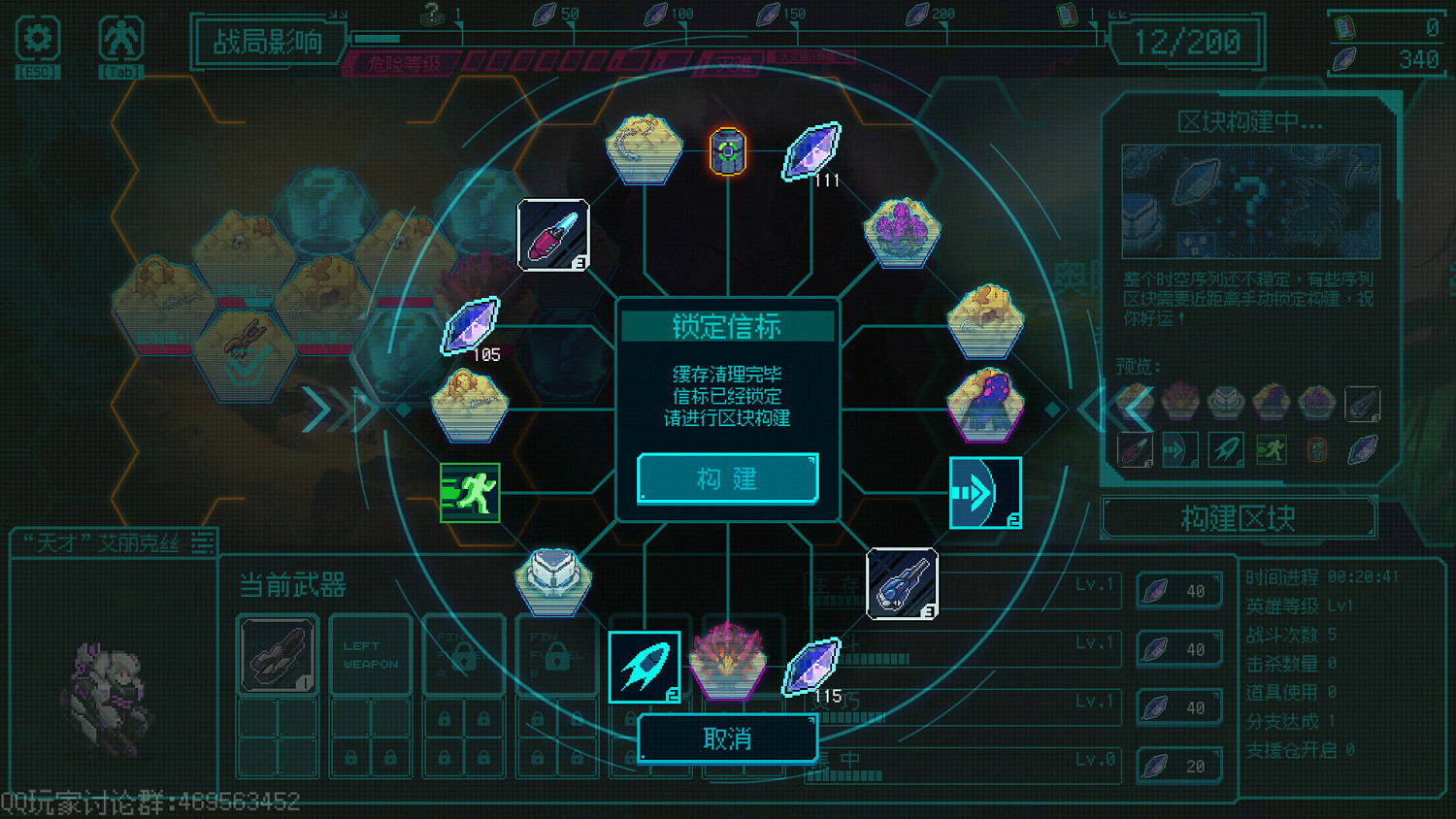1456x819 pixels.
Task: Click the dagger weapon node marked 3
Action: pos(553,233)
